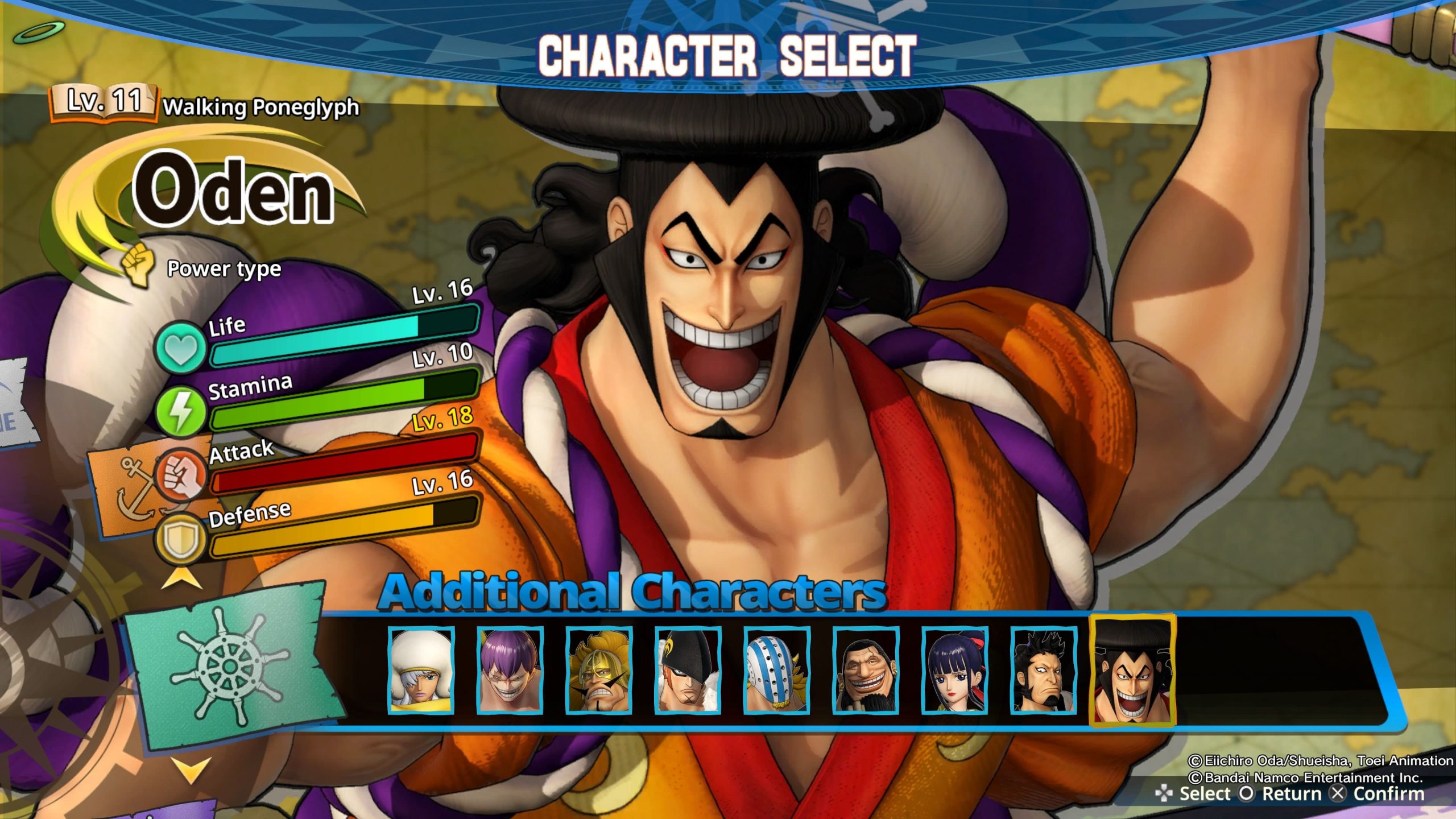
Task: Cycle to previous category with up arrow
Action: [183, 581]
